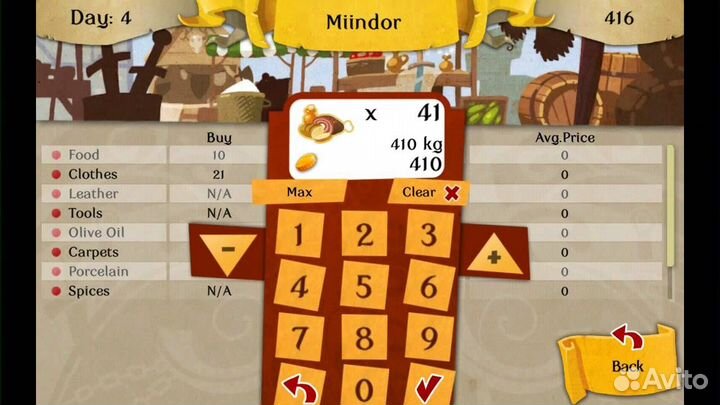Viewport: 720px width, 405px height.
Task: Tap keypad number 2
Action: click(365, 236)
